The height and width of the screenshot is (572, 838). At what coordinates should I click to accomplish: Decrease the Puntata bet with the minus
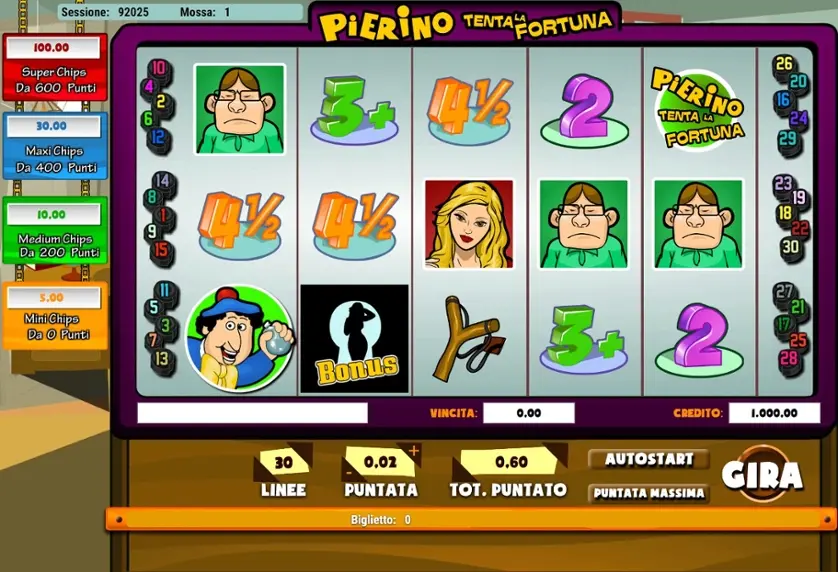[x=349, y=471]
